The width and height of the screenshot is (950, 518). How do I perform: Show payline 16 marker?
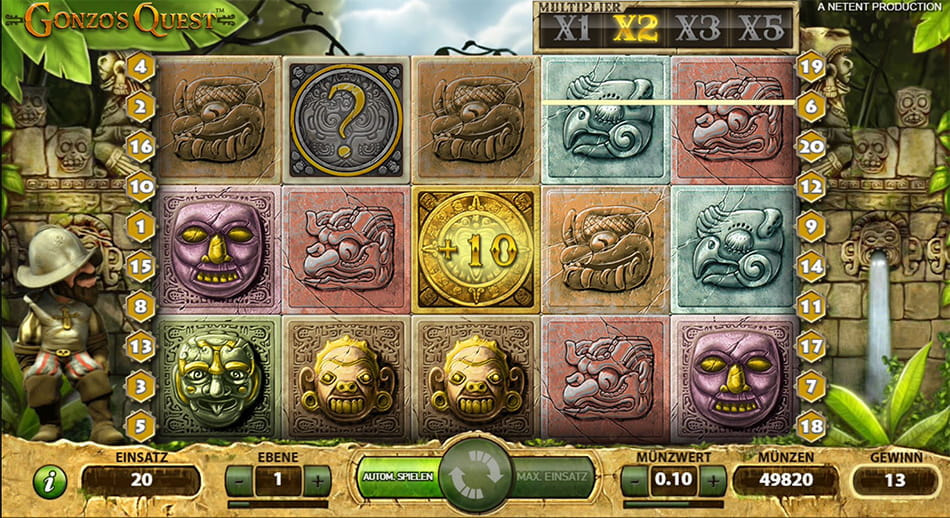140,145
